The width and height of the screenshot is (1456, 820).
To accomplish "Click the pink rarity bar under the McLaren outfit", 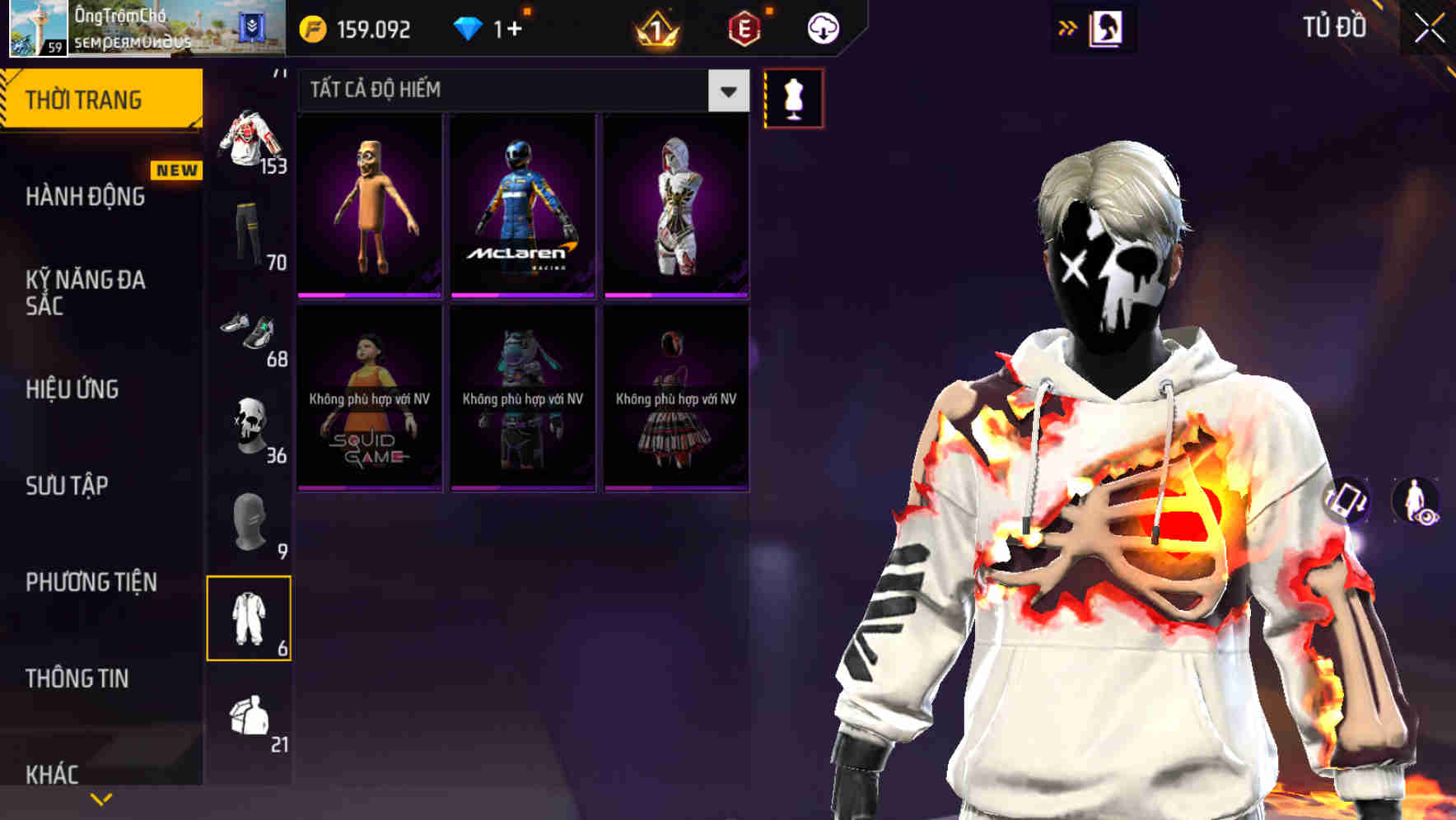I will [x=521, y=294].
